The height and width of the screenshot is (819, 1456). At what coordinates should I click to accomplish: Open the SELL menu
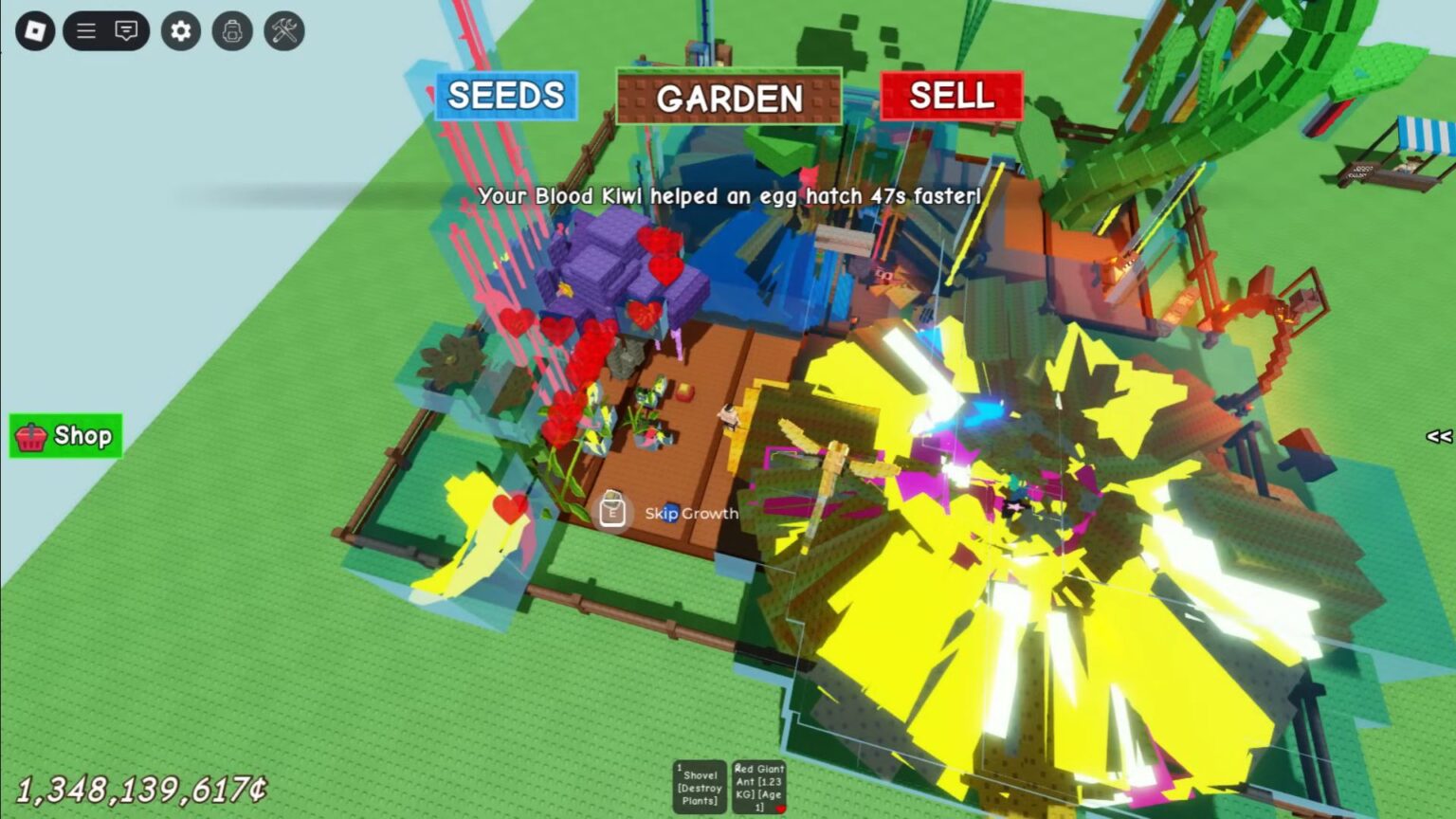pos(952,96)
